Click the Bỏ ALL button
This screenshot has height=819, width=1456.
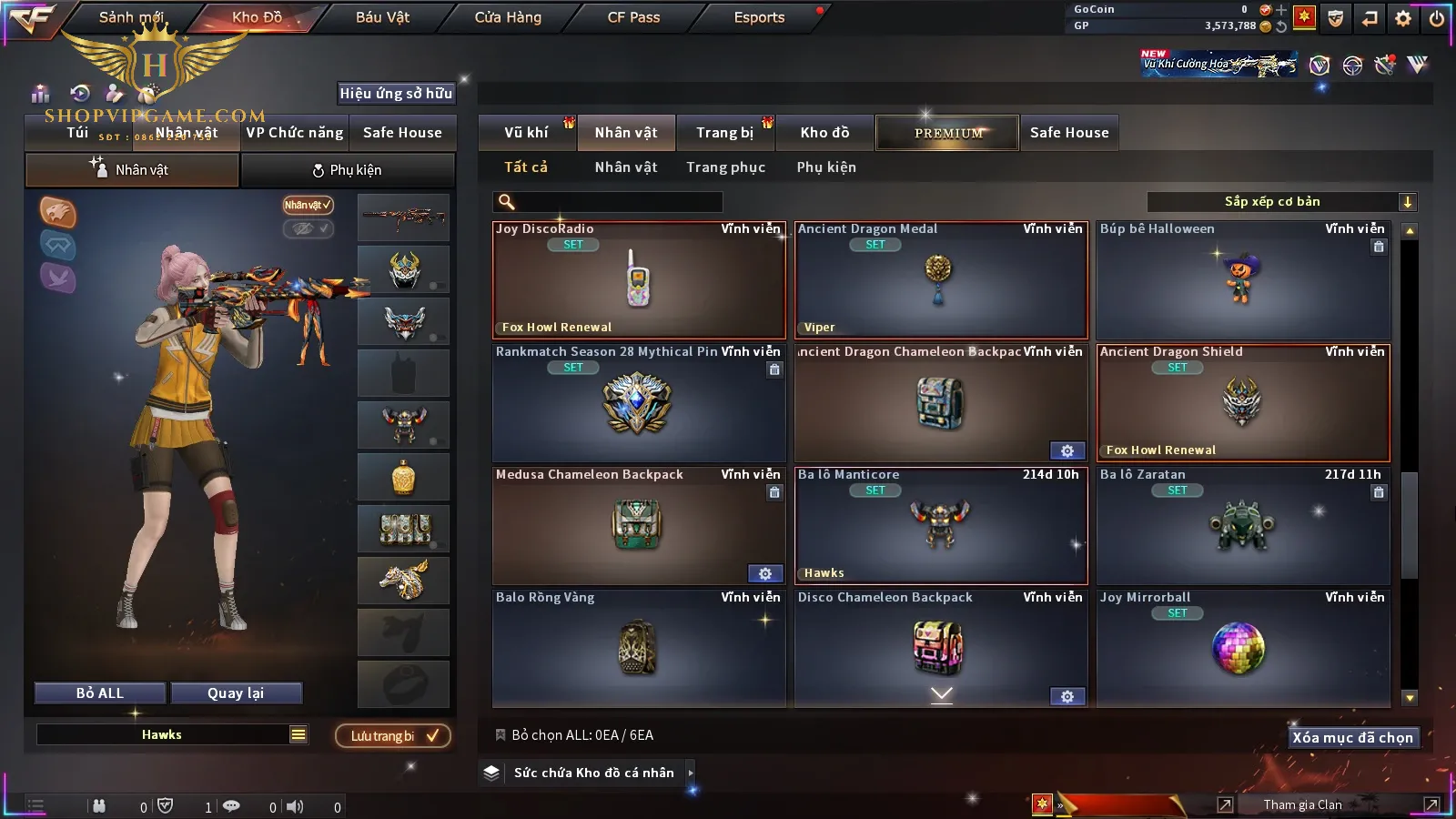coord(100,693)
